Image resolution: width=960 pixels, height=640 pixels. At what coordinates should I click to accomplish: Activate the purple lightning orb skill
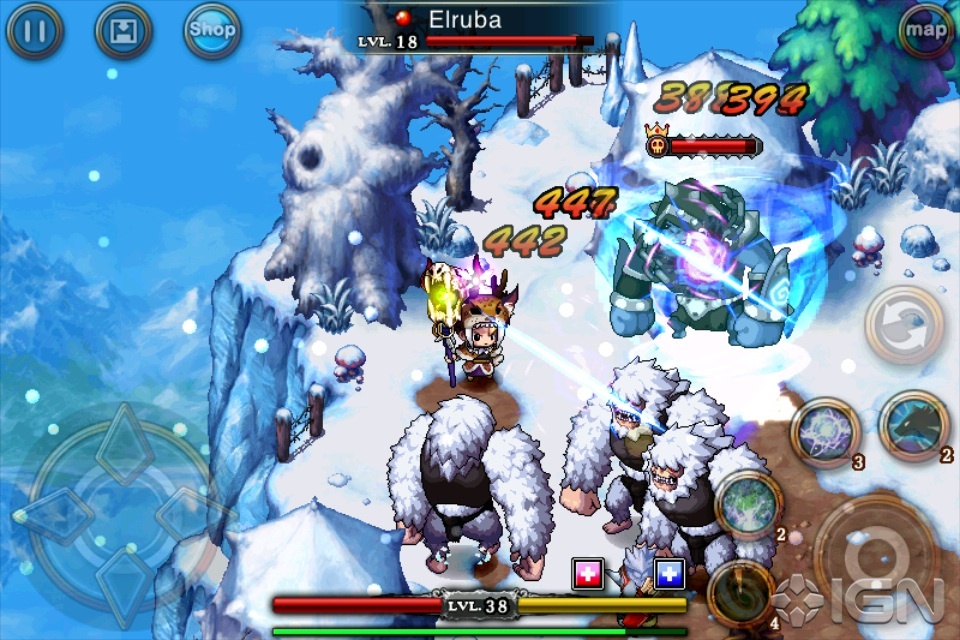[825, 431]
